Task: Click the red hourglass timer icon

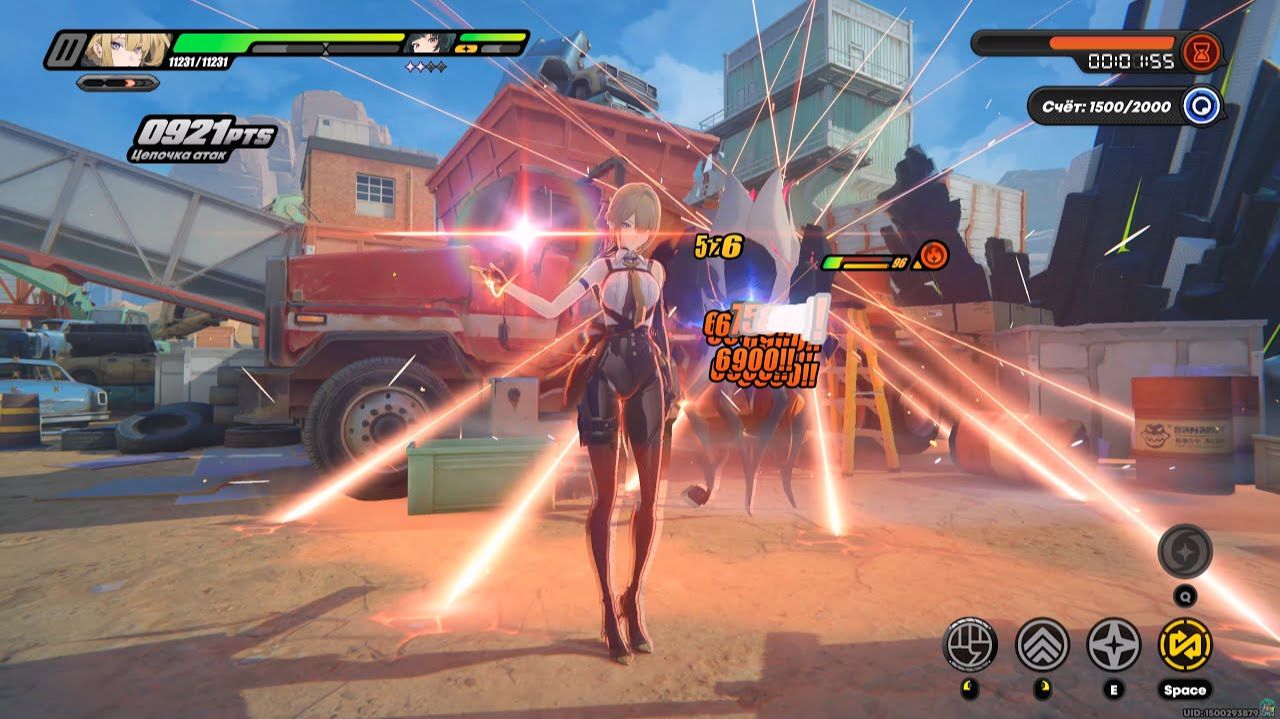Action: (1200, 51)
